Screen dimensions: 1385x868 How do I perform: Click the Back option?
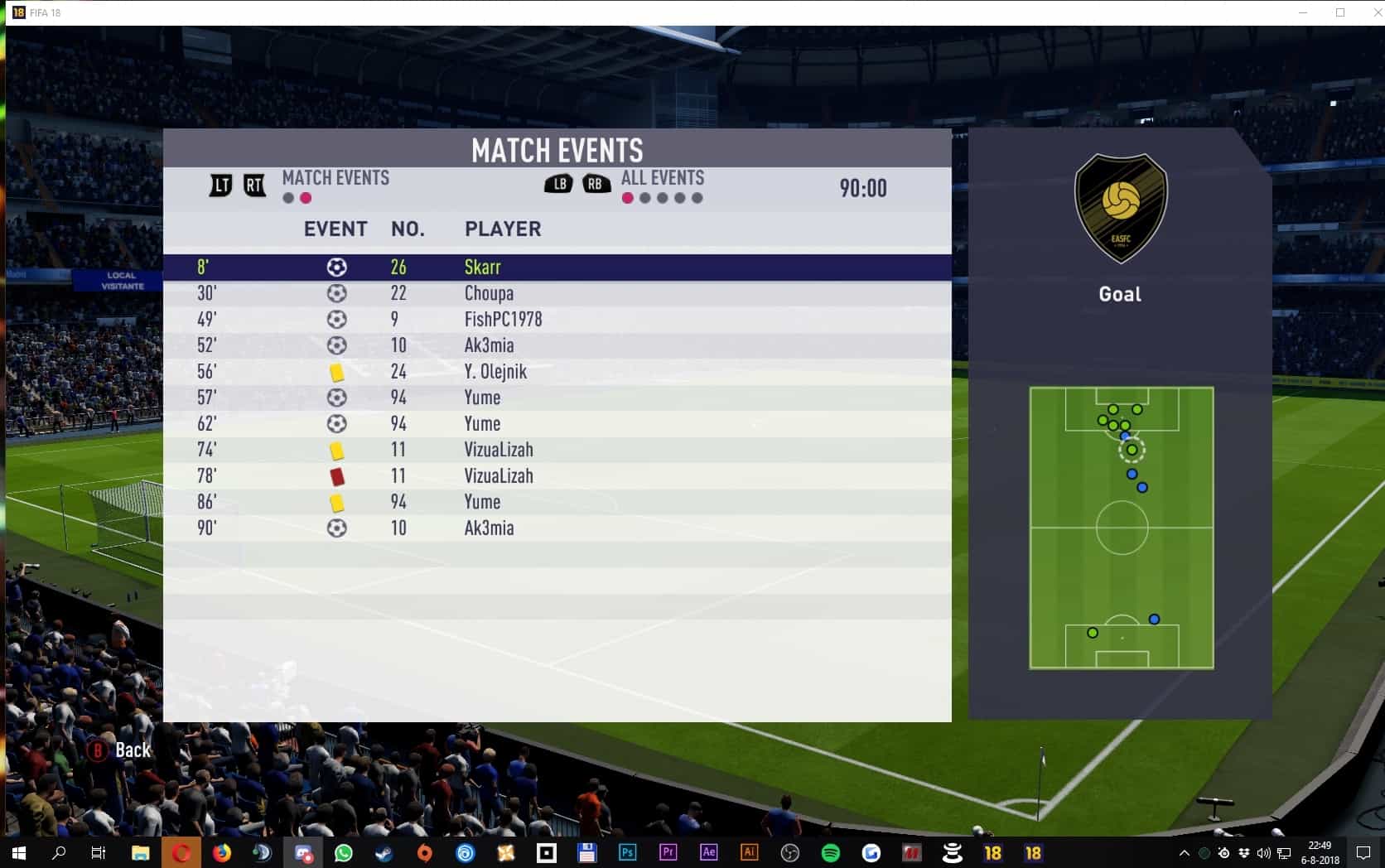[121, 750]
